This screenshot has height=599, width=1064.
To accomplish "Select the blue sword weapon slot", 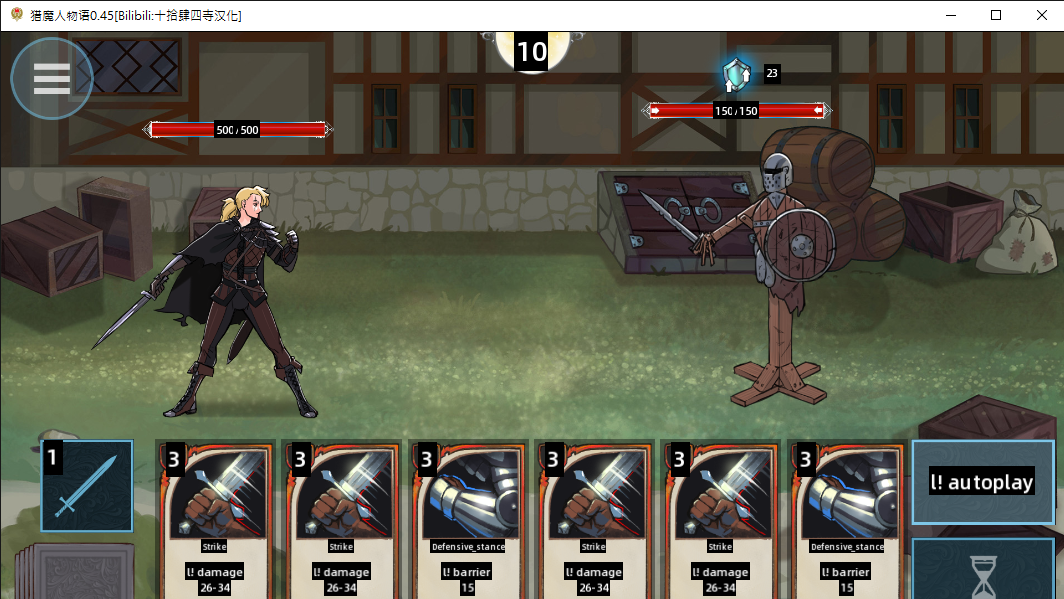I will pos(87,486).
